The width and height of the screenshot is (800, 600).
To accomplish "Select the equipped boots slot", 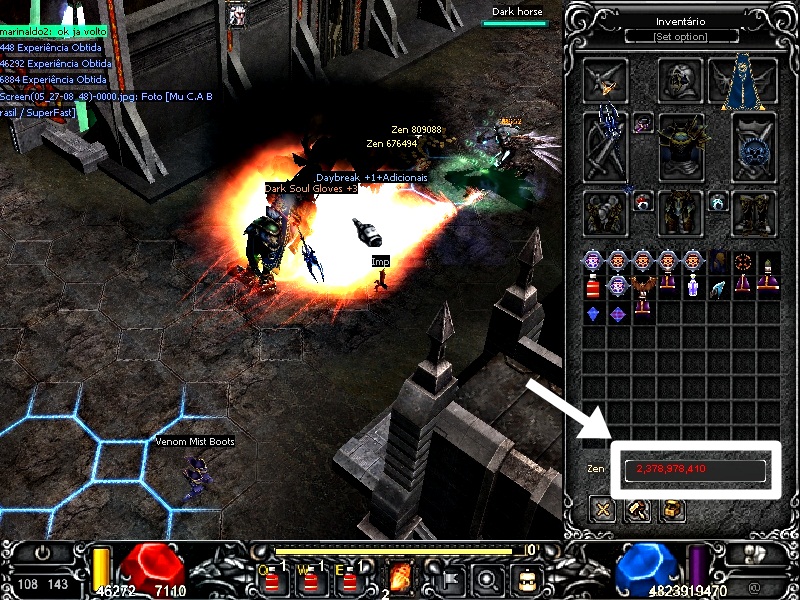I will click(754, 212).
